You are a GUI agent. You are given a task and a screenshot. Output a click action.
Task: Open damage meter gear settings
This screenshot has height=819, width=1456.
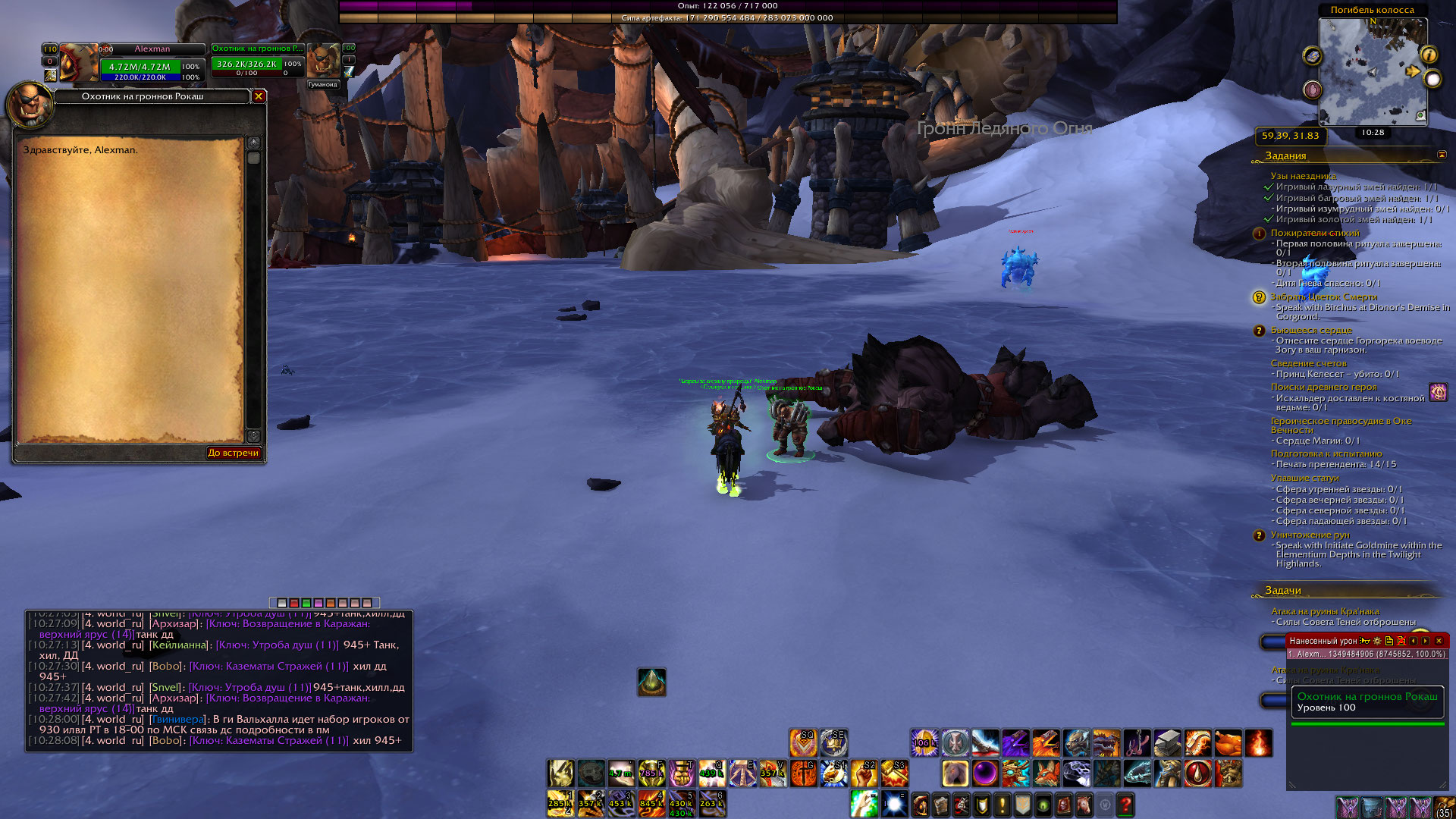pyautogui.click(x=1377, y=641)
